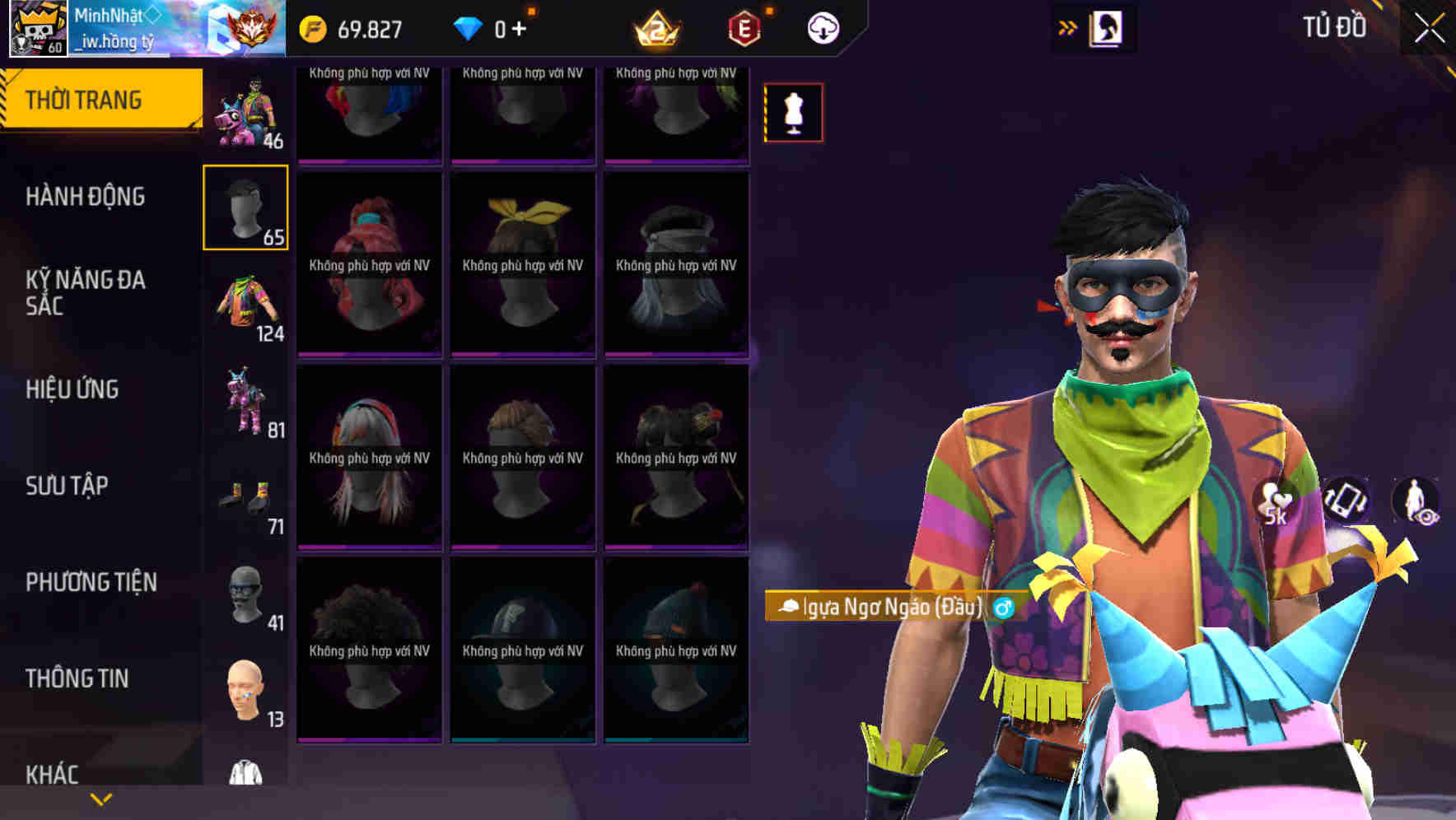Select the head slot showing 65 items

[x=246, y=206]
